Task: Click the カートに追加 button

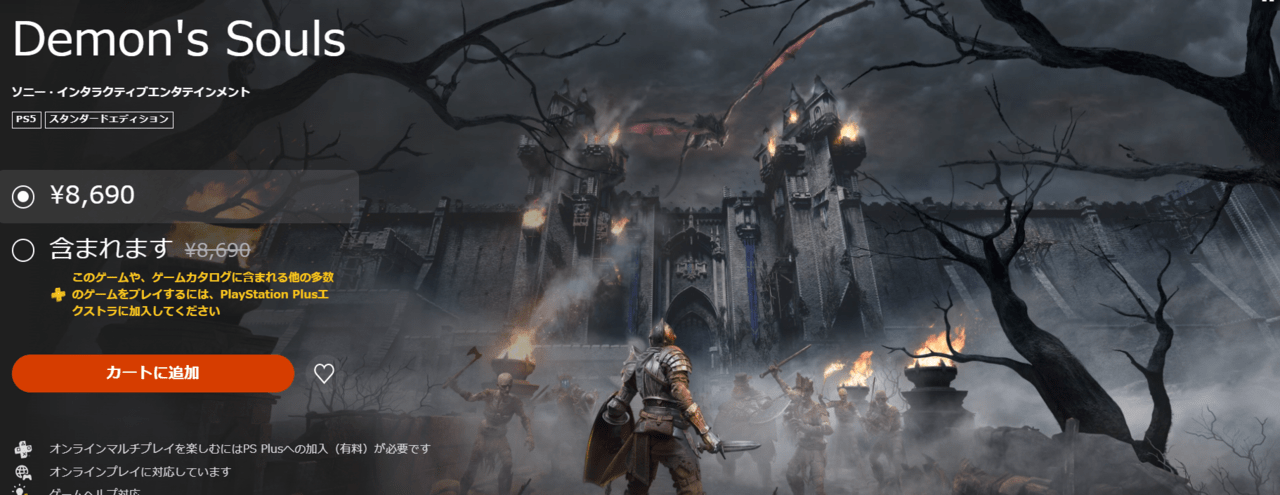Action: (153, 373)
